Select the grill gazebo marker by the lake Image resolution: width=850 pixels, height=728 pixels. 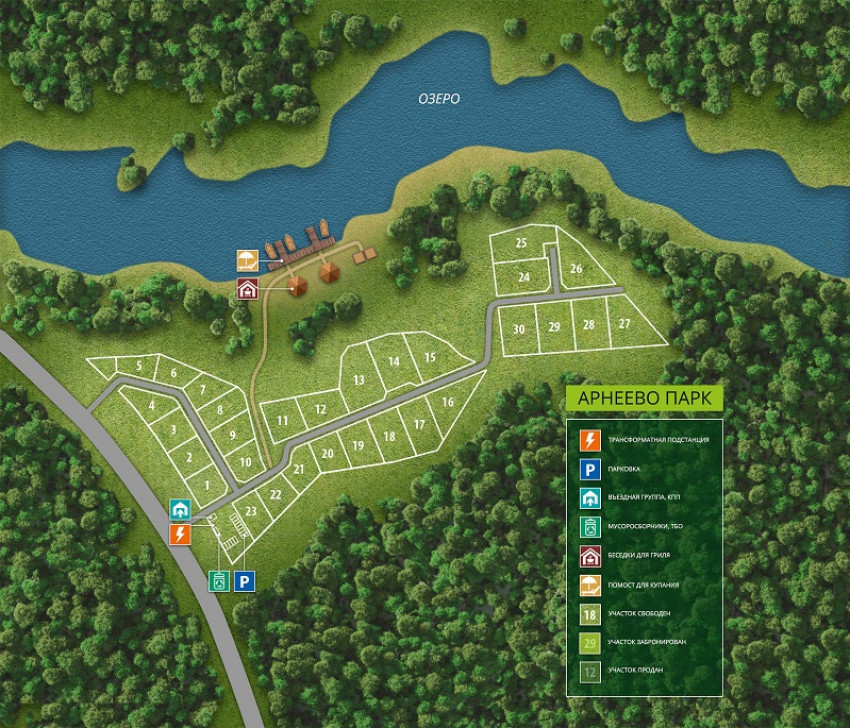(247, 290)
